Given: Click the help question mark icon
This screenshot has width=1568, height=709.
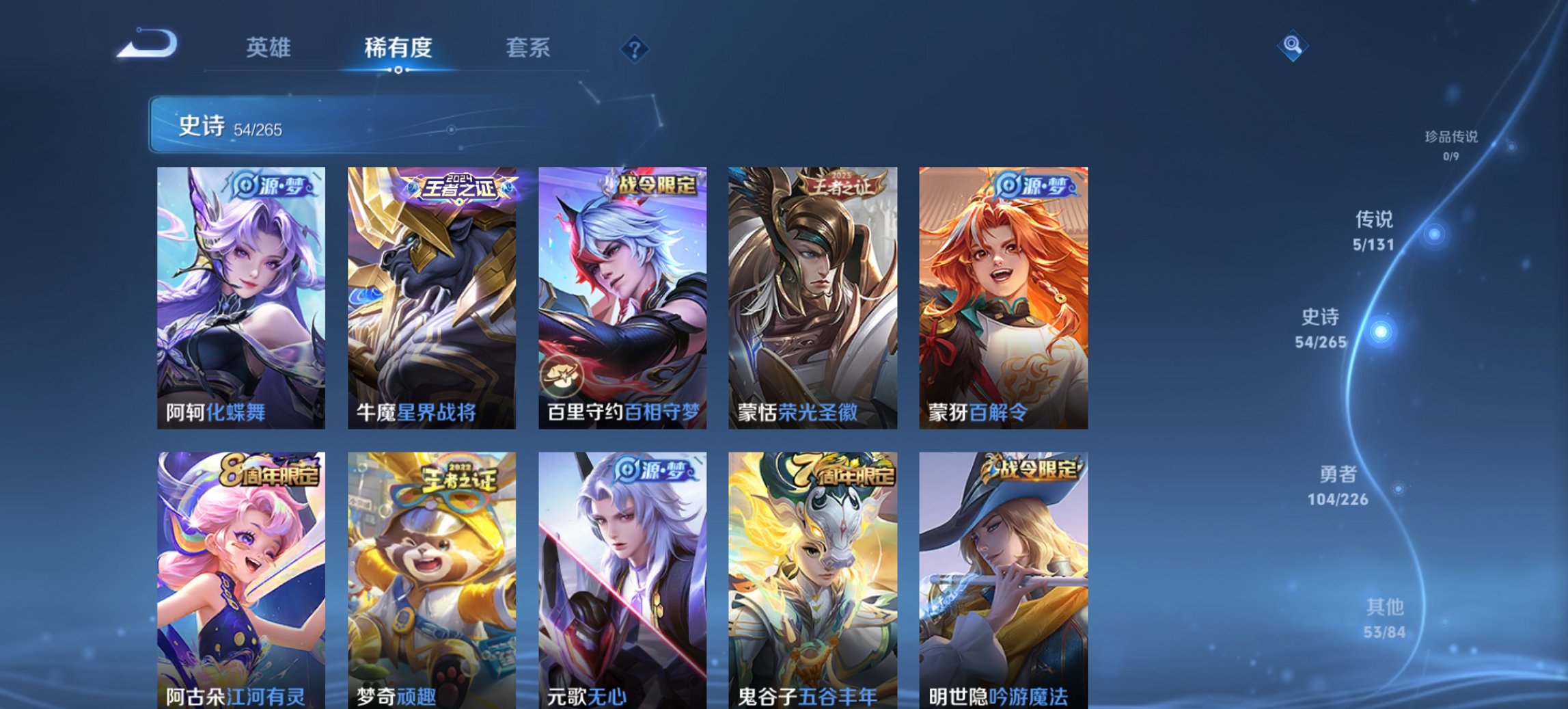Looking at the screenshot, I should pyautogui.click(x=634, y=49).
